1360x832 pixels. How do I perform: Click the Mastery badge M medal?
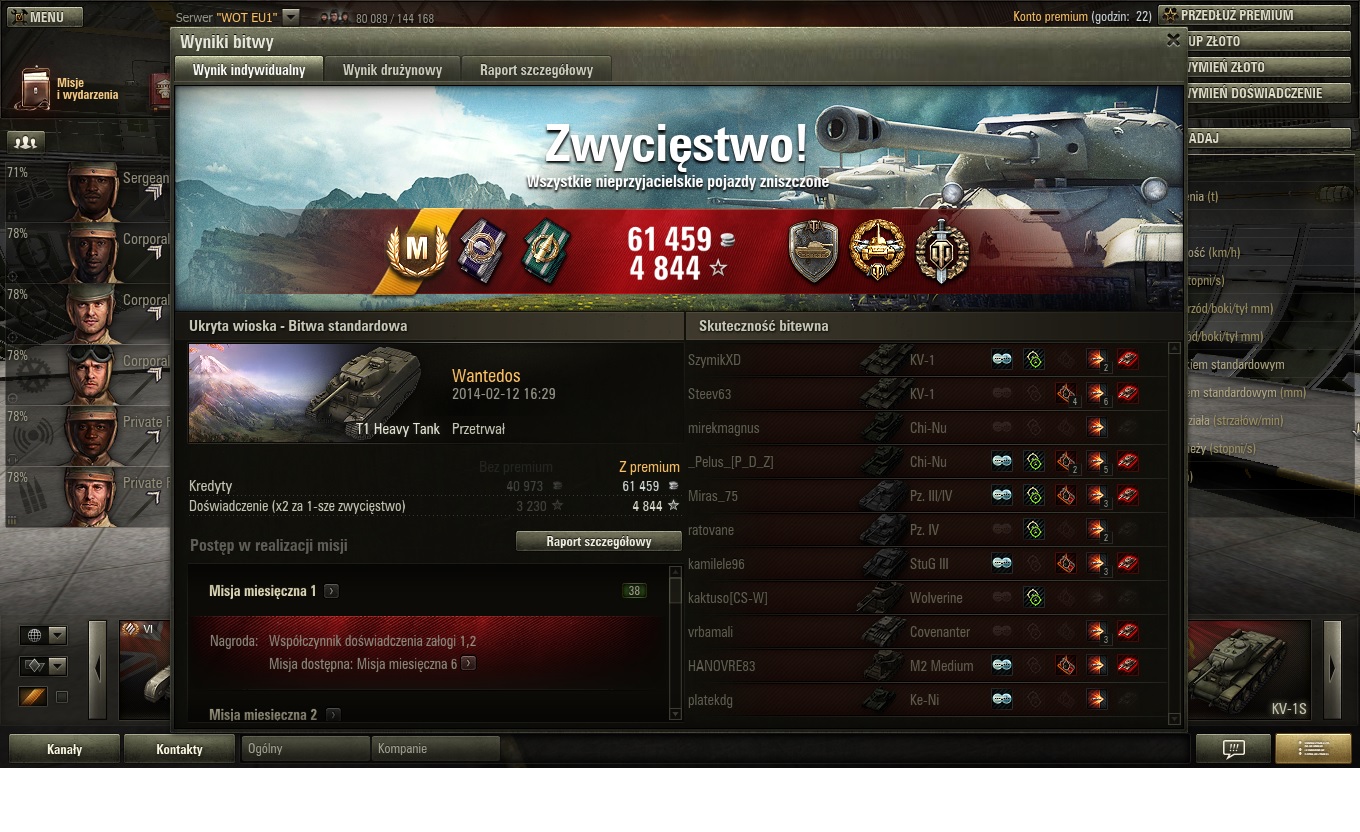click(416, 248)
